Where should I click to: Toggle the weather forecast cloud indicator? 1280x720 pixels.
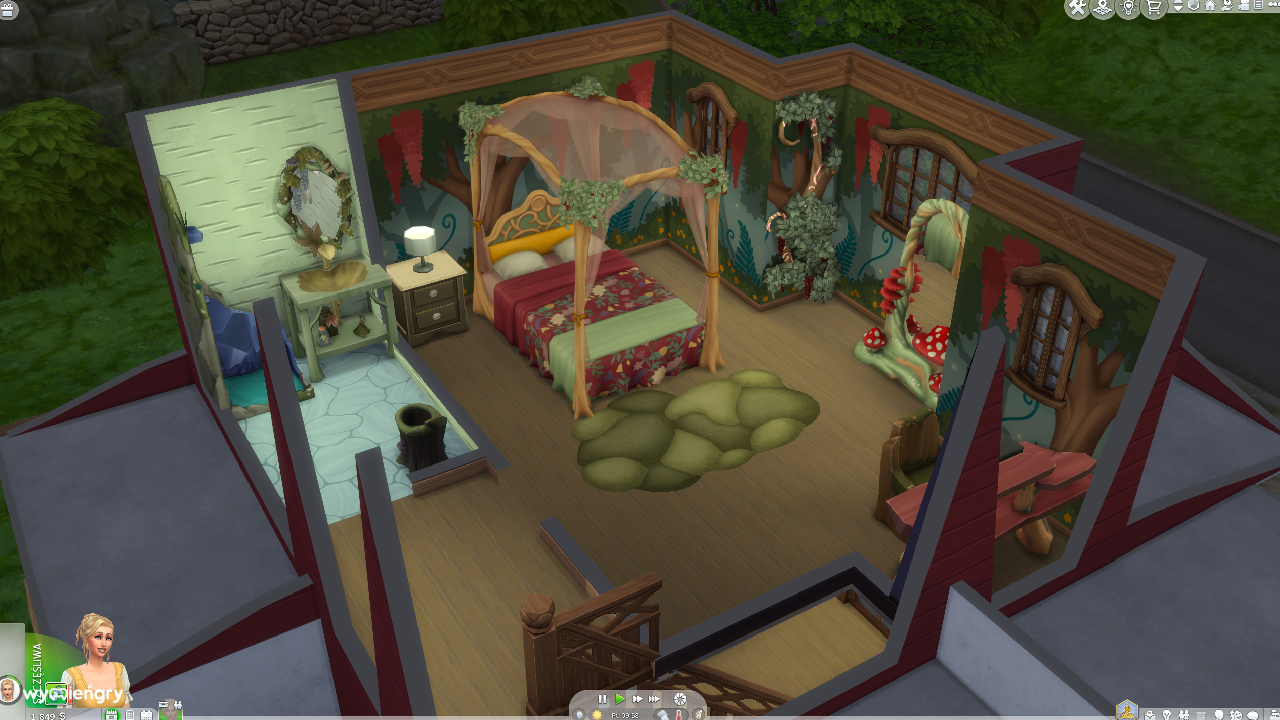tap(662, 714)
